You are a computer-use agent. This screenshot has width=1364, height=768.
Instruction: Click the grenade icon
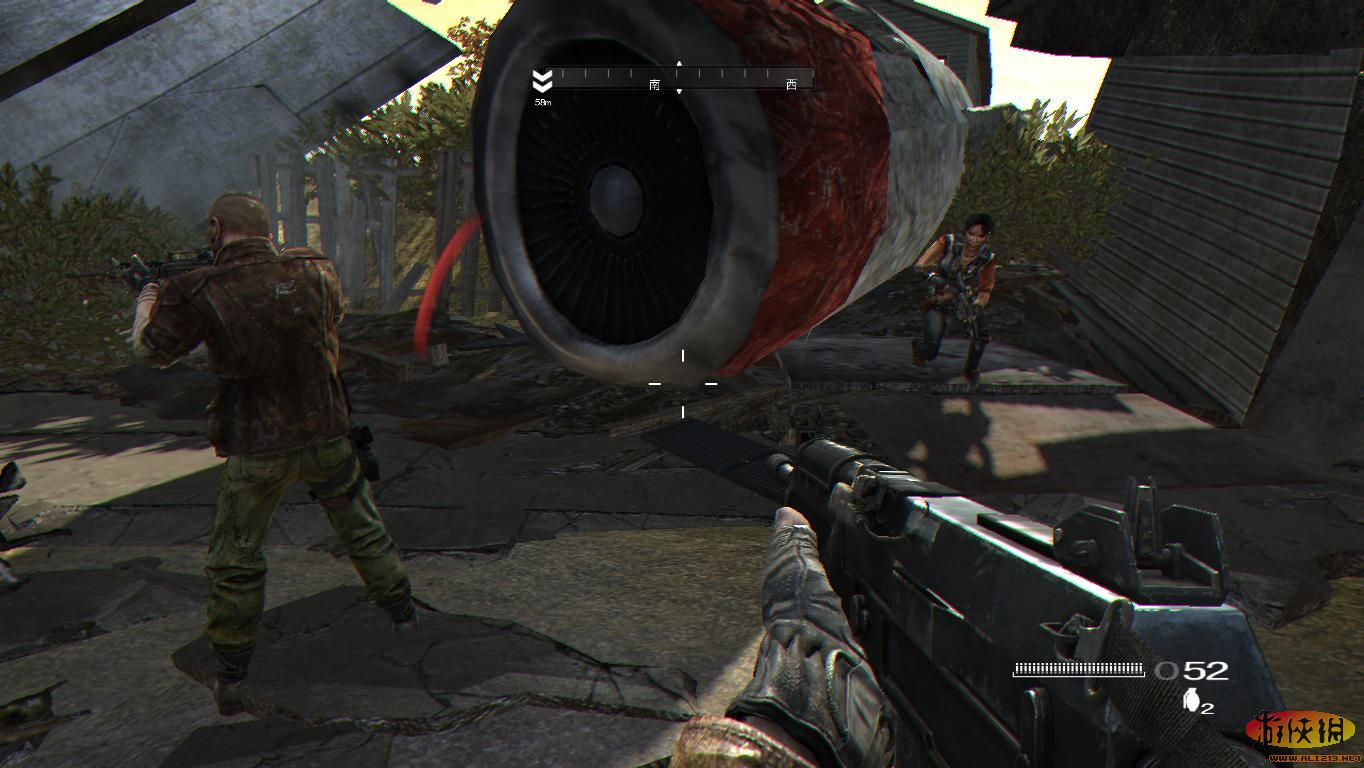click(1191, 701)
